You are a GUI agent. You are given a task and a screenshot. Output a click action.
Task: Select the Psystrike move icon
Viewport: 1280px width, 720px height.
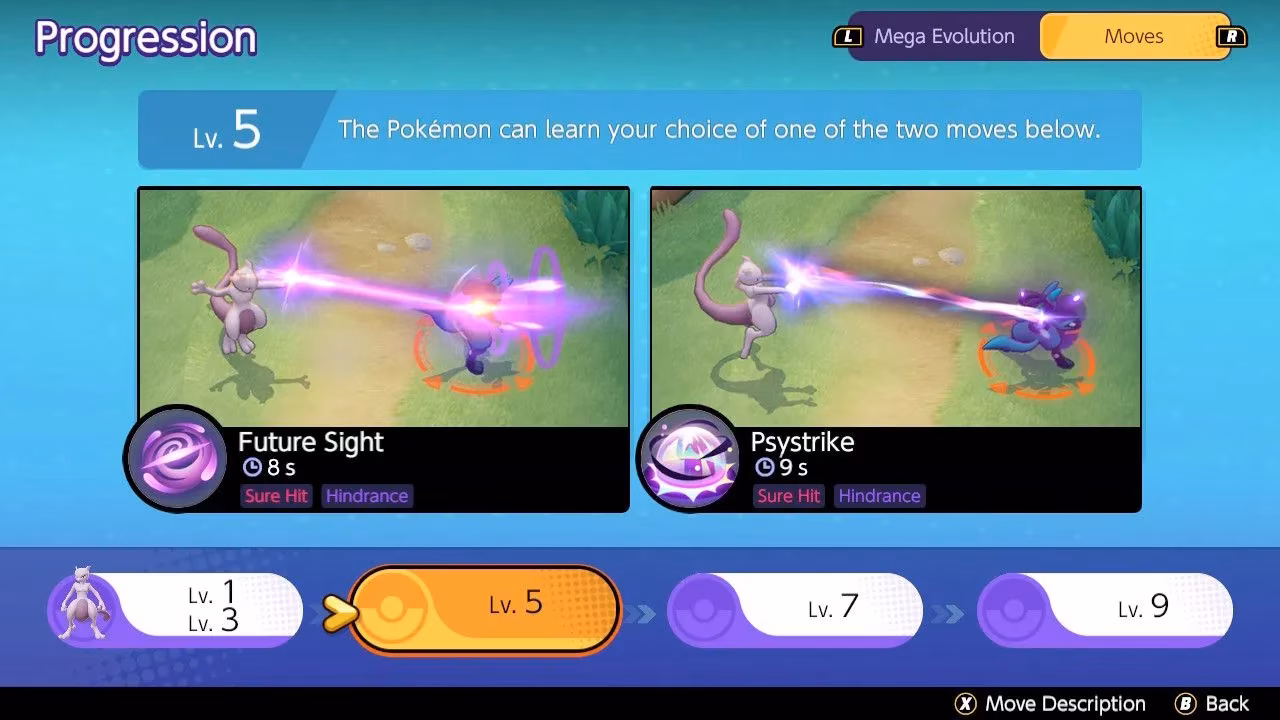point(689,459)
